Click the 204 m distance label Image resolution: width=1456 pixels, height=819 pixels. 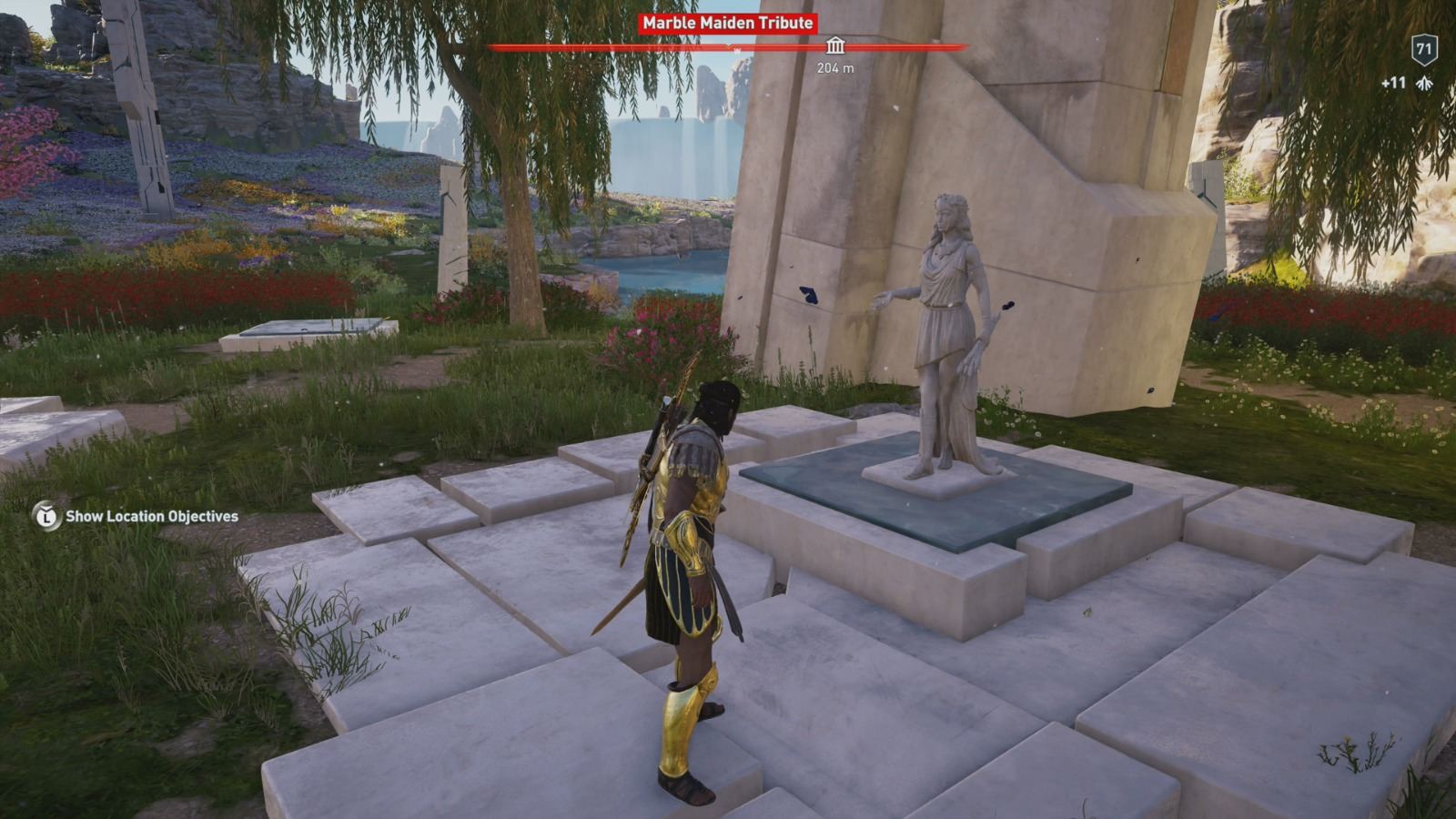pos(833,66)
